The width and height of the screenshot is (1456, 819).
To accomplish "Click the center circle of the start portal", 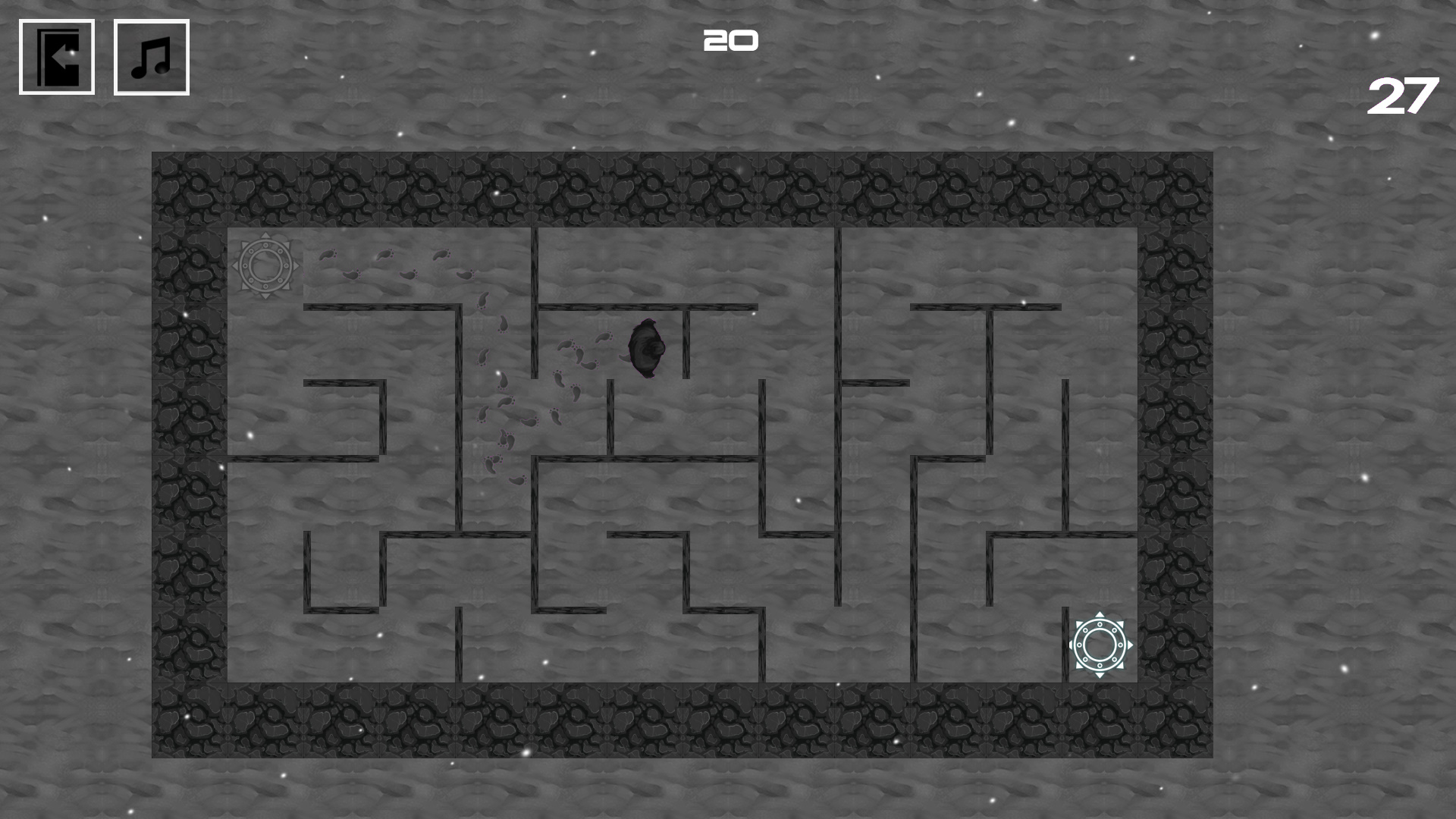I will click(265, 265).
